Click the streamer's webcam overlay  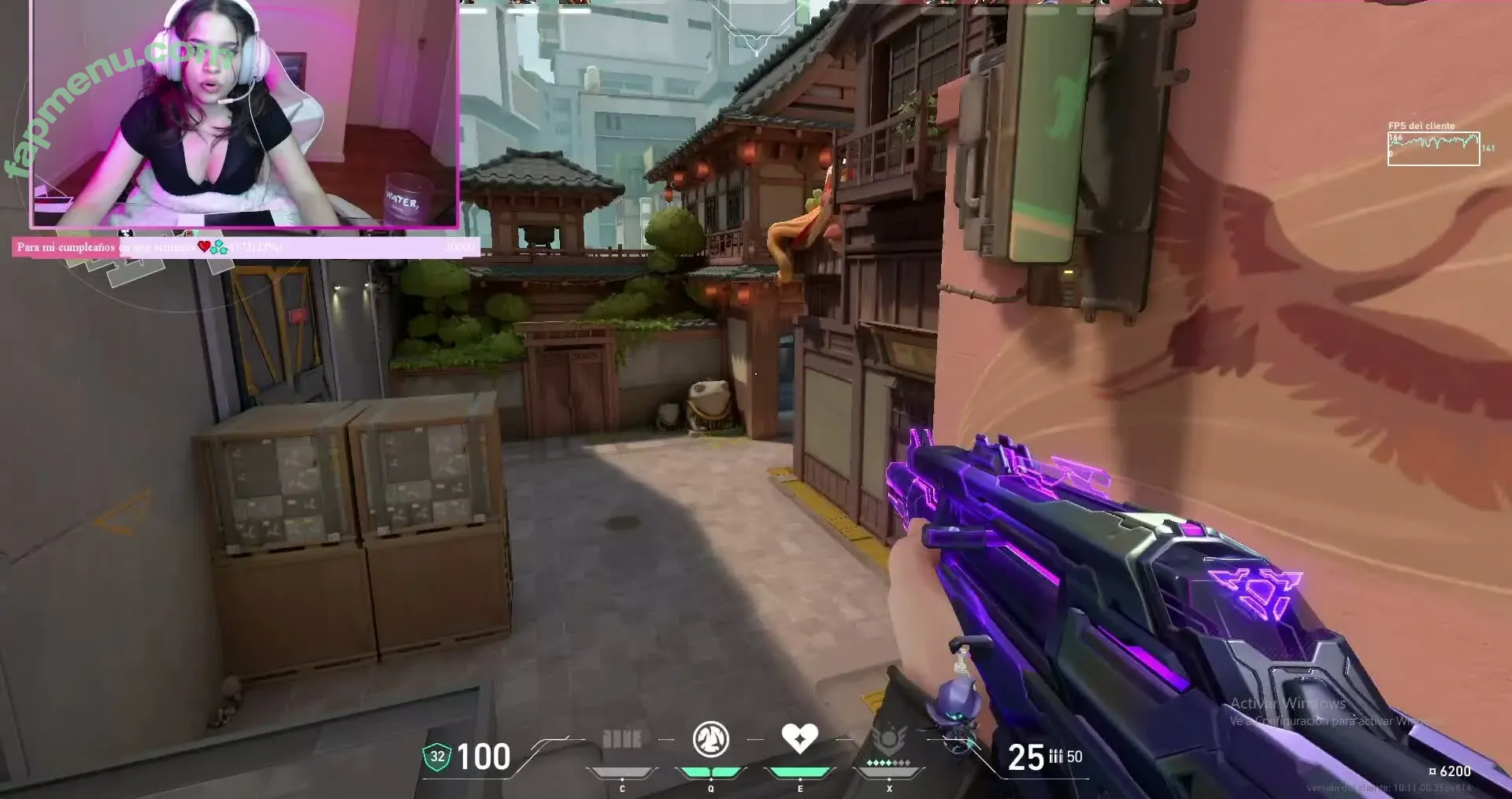[244, 114]
